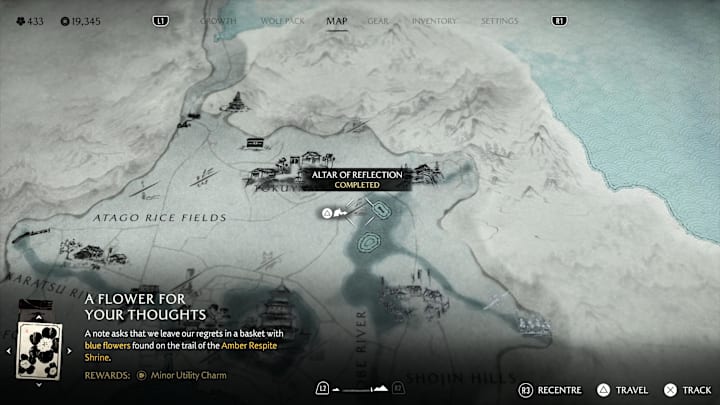Select the Map tab
Viewport: 720px width, 405px height.
[337, 20]
